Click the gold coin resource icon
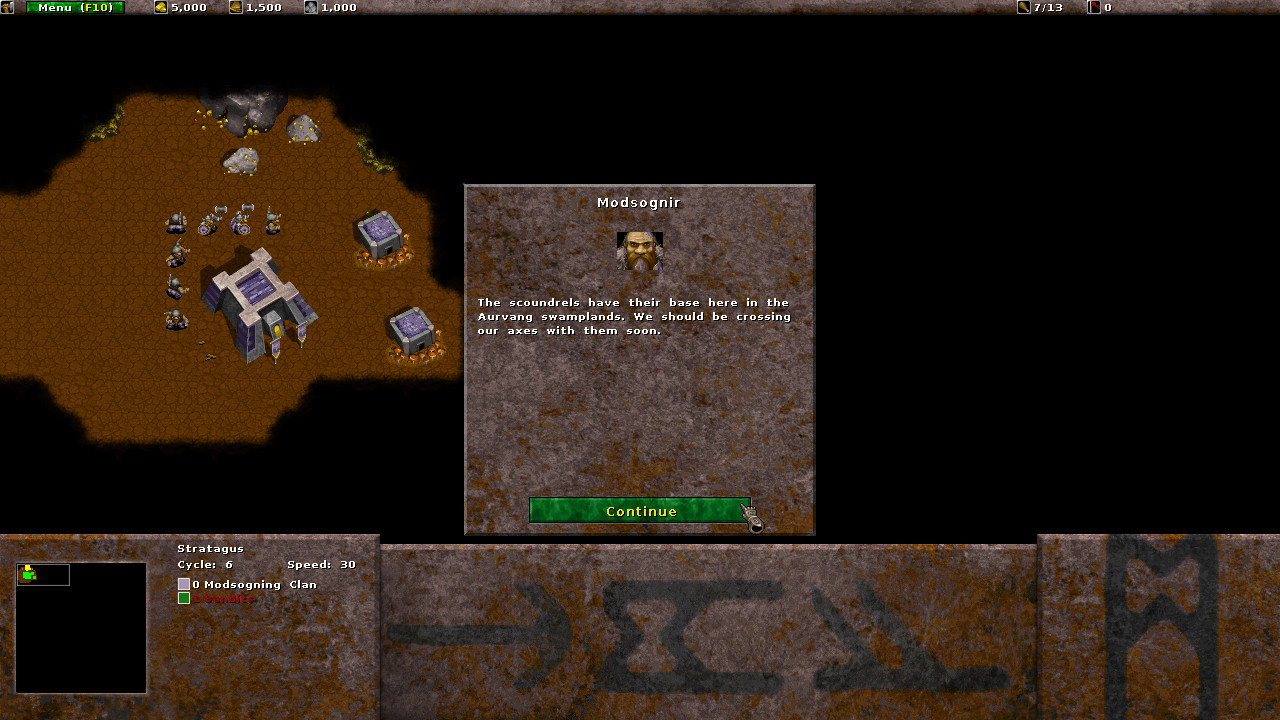 click(162, 7)
